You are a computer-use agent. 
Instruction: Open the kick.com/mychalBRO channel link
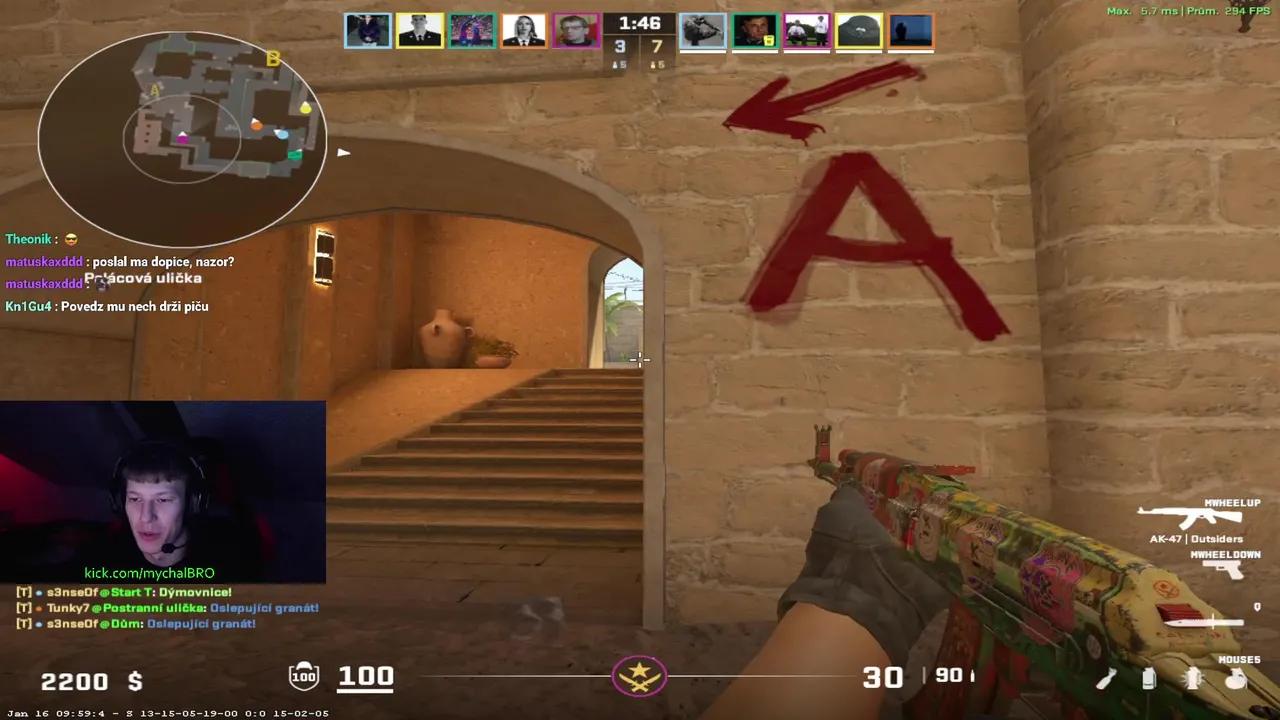pyautogui.click(x=148, y=573)
